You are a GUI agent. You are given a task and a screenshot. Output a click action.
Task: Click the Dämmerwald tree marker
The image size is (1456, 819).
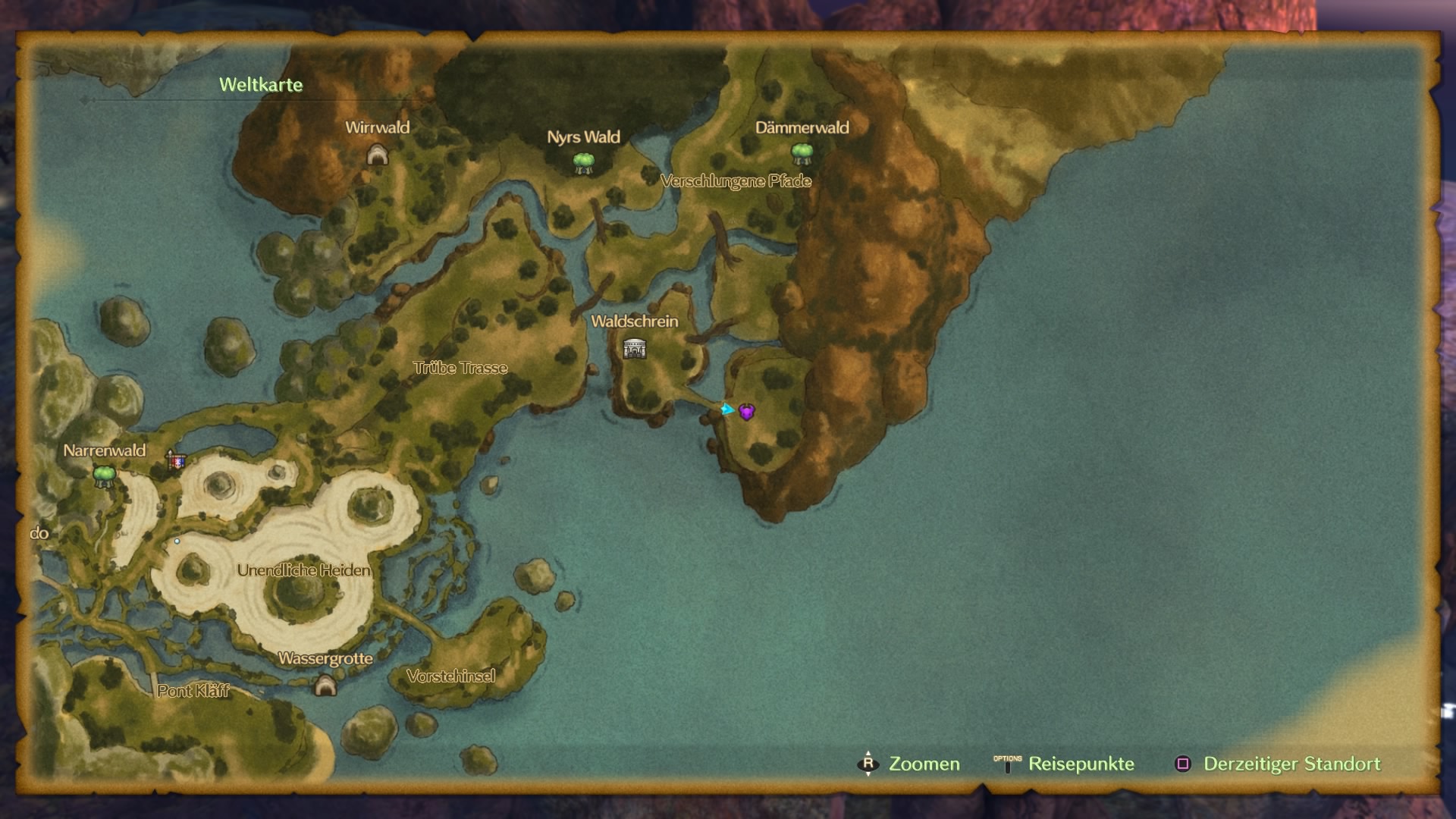[x=802, y=154]
